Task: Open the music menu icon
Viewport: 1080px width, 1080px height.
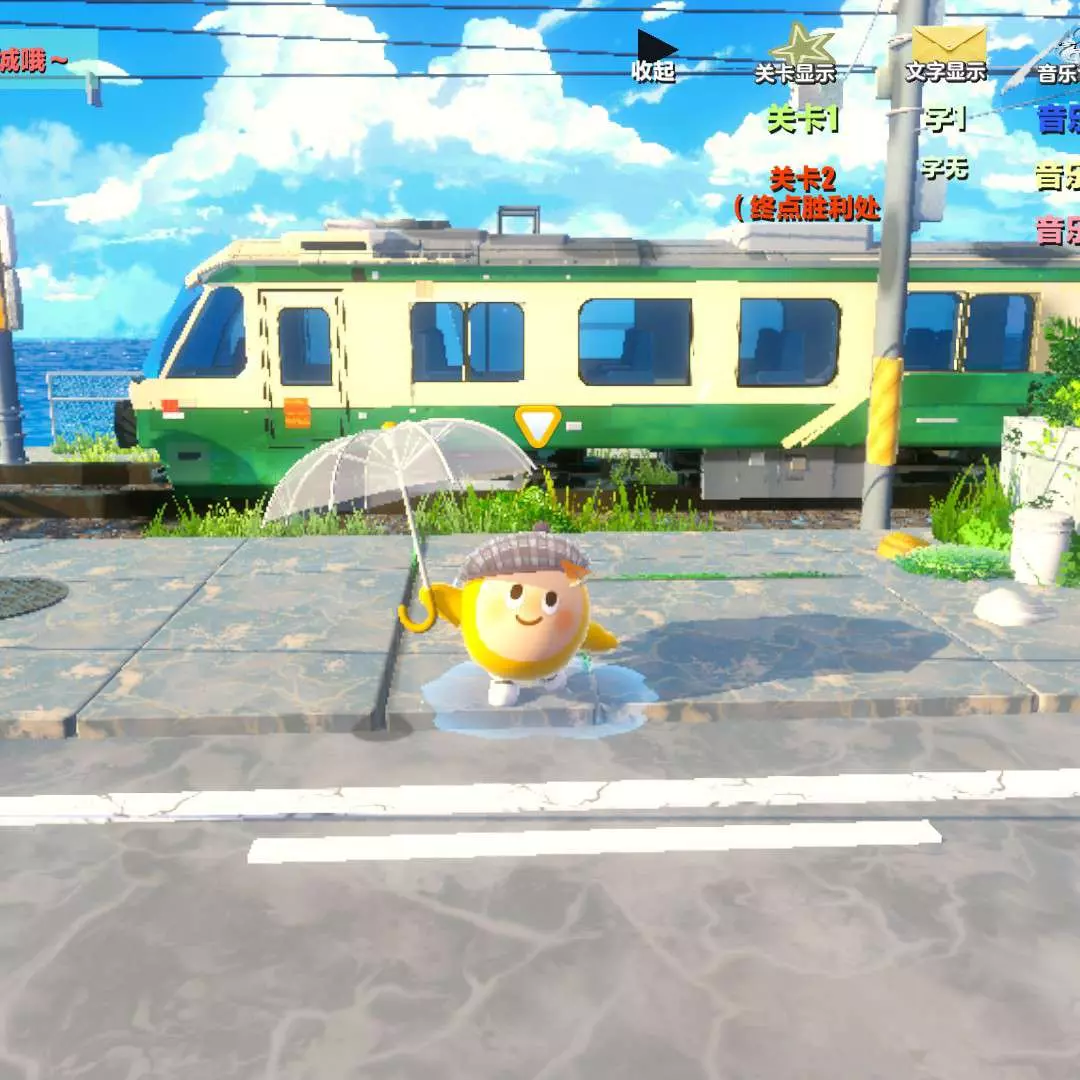Action: 1052,58
